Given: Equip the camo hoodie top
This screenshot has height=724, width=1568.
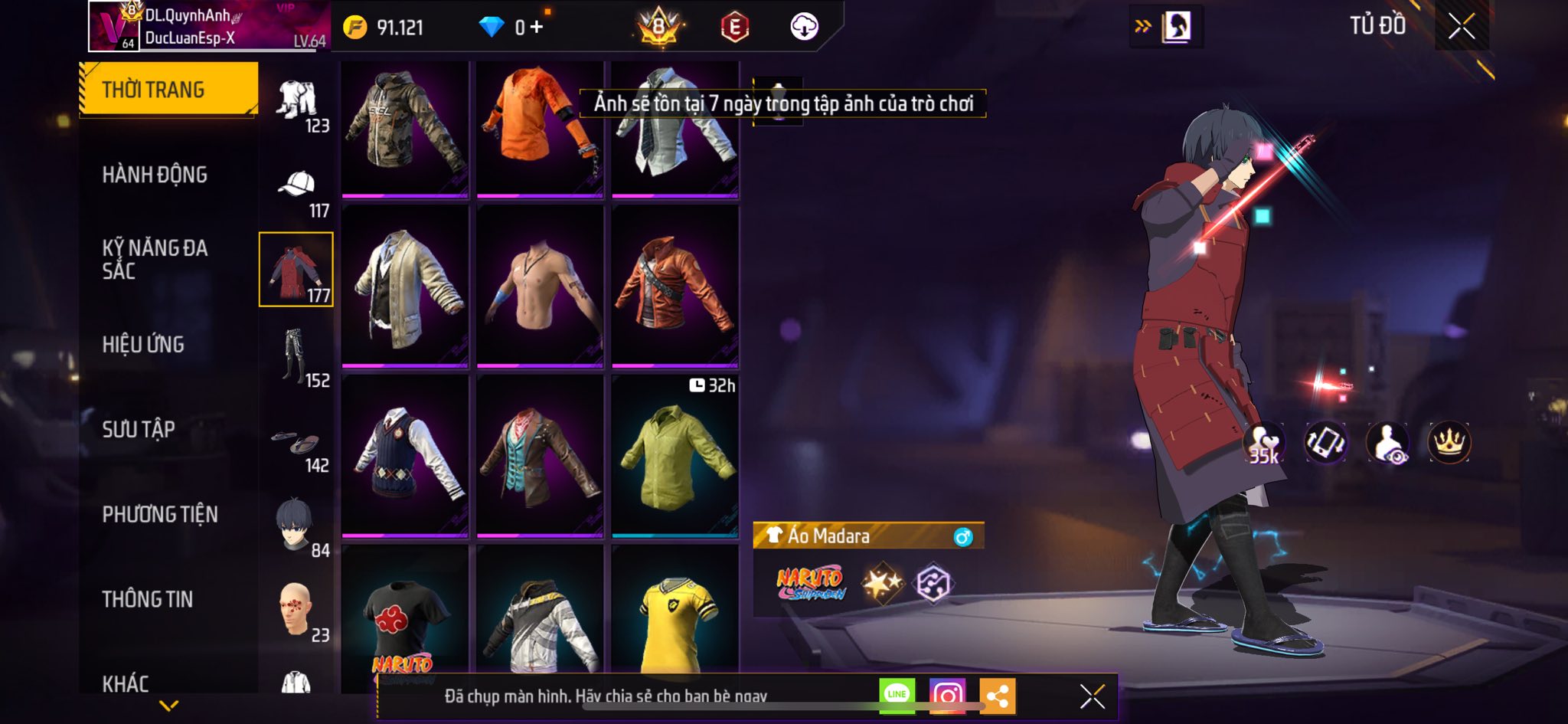Looking at the screenshot, I should click(404, 128).
